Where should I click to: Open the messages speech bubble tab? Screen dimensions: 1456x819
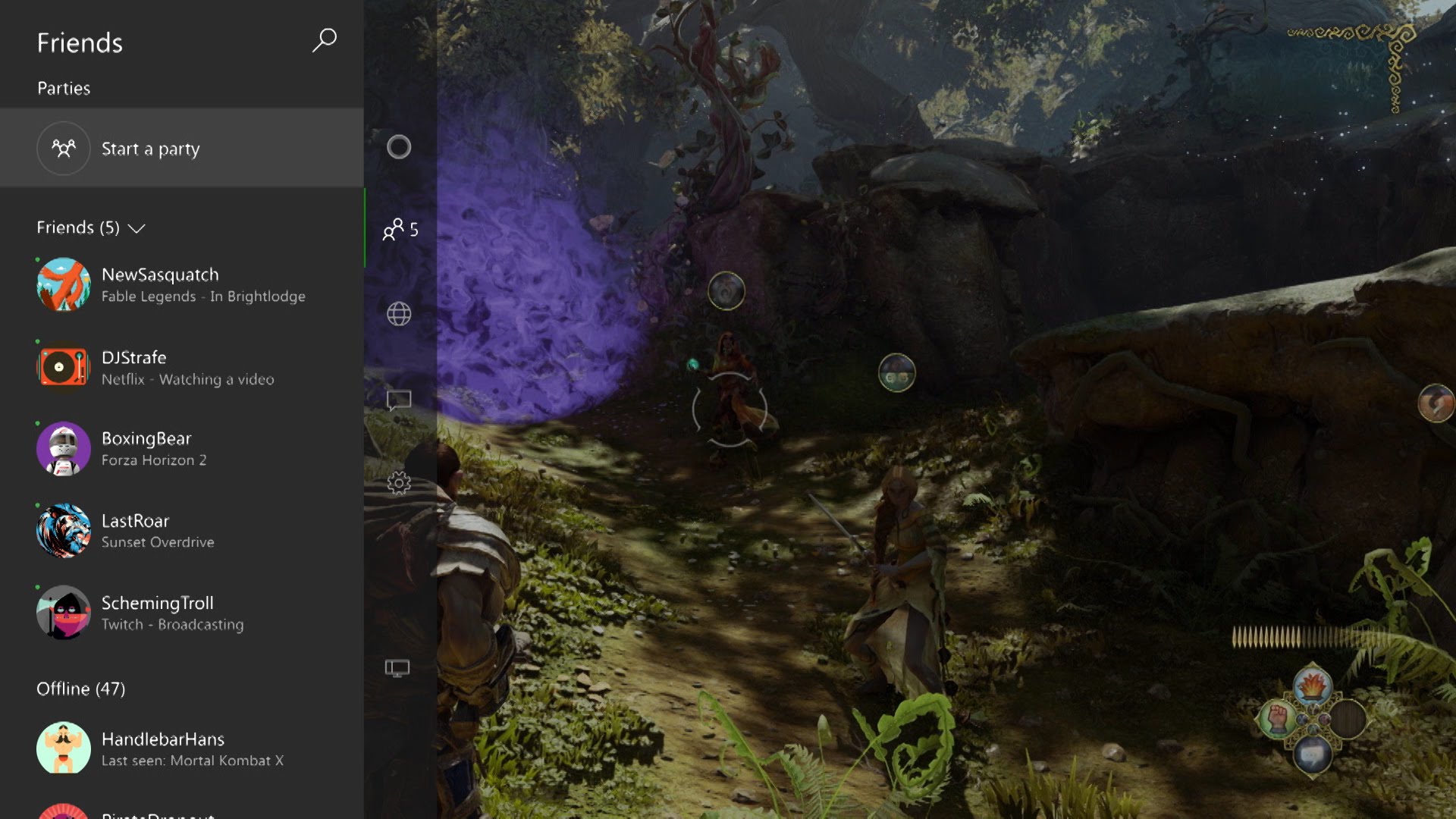(x=399, y=400)
